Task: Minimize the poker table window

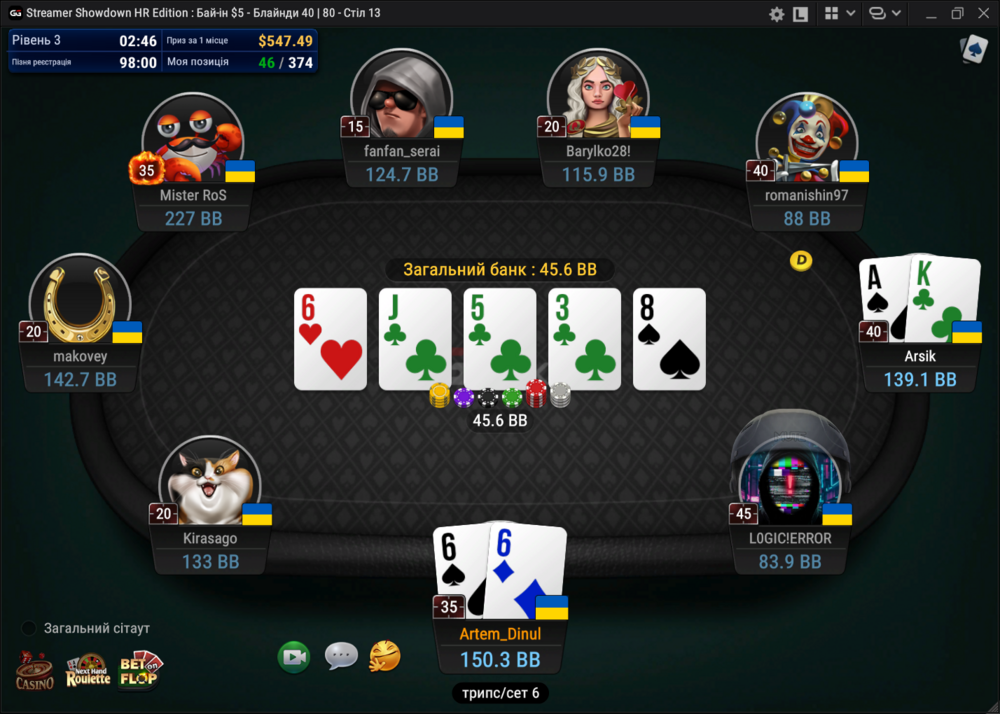Action: click(x=929, y=14)
